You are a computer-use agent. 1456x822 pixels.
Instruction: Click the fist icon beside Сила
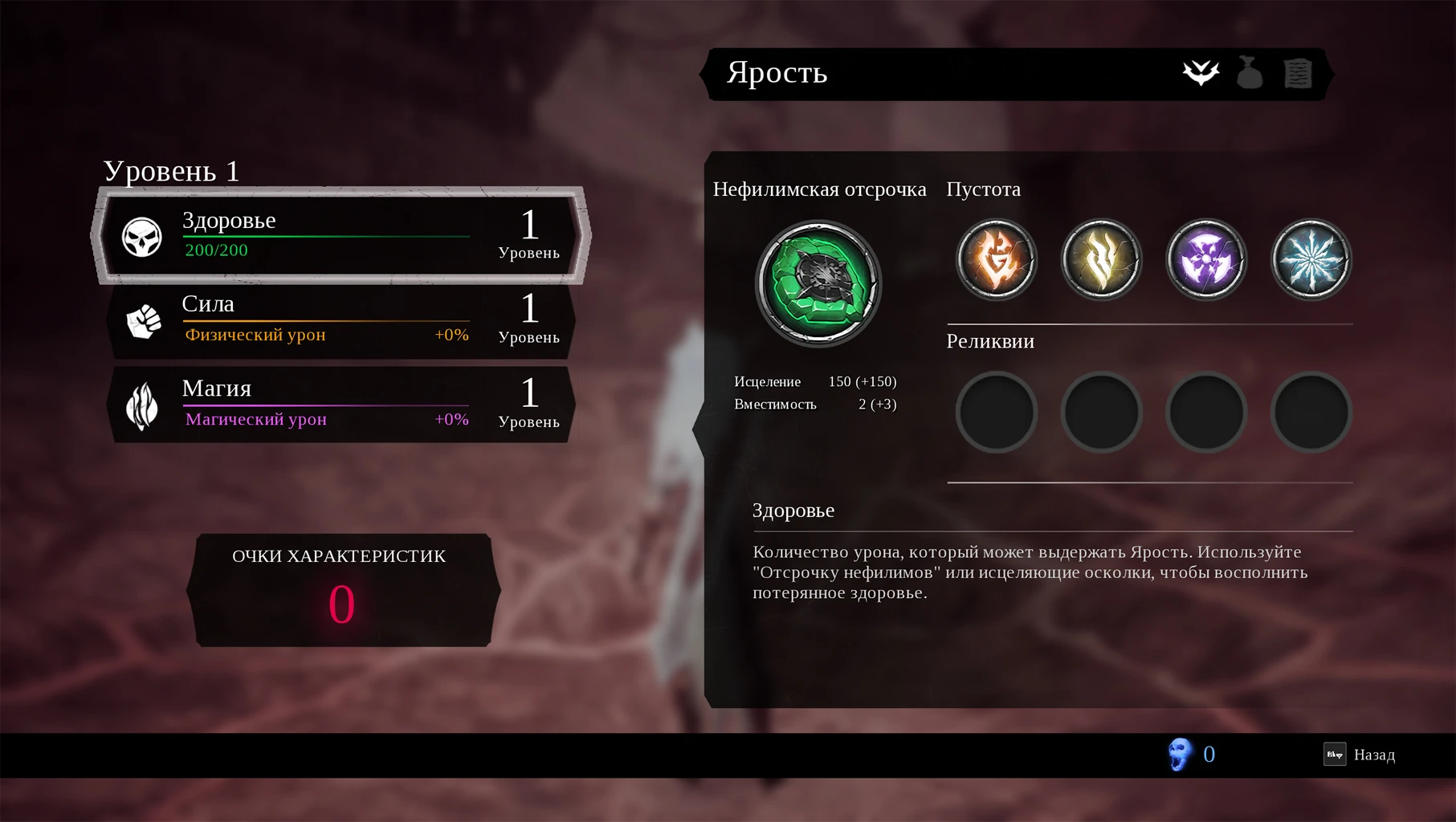pyautogui.click(x=143, y=319)
